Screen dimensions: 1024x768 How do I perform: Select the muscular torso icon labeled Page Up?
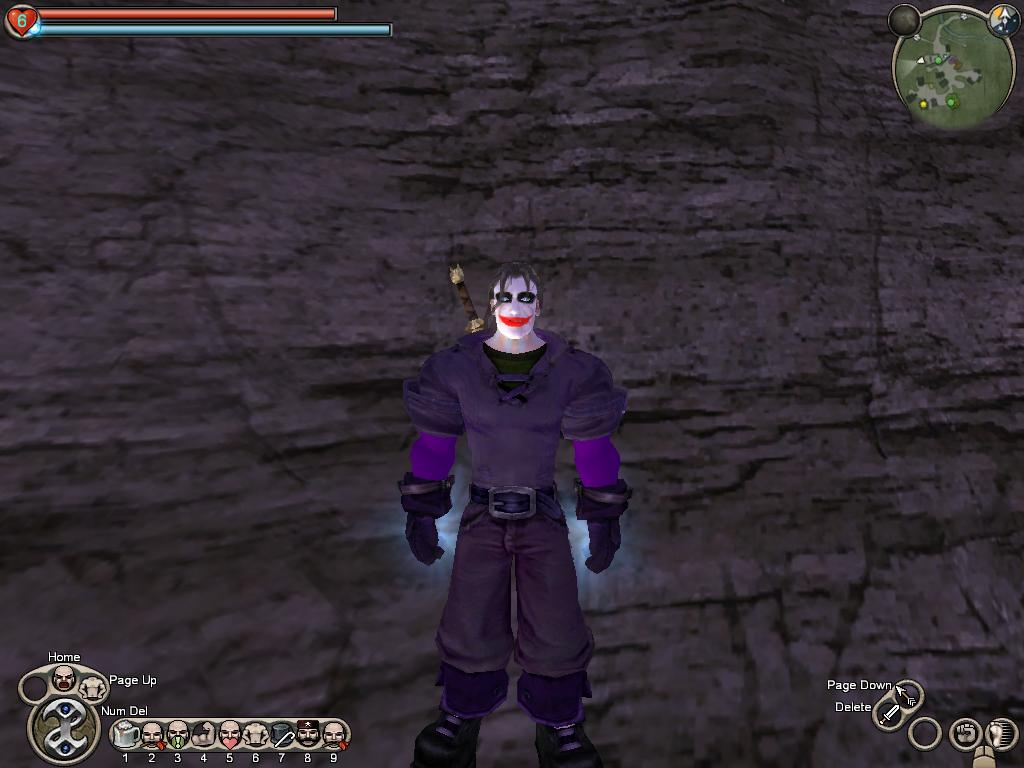93,687
